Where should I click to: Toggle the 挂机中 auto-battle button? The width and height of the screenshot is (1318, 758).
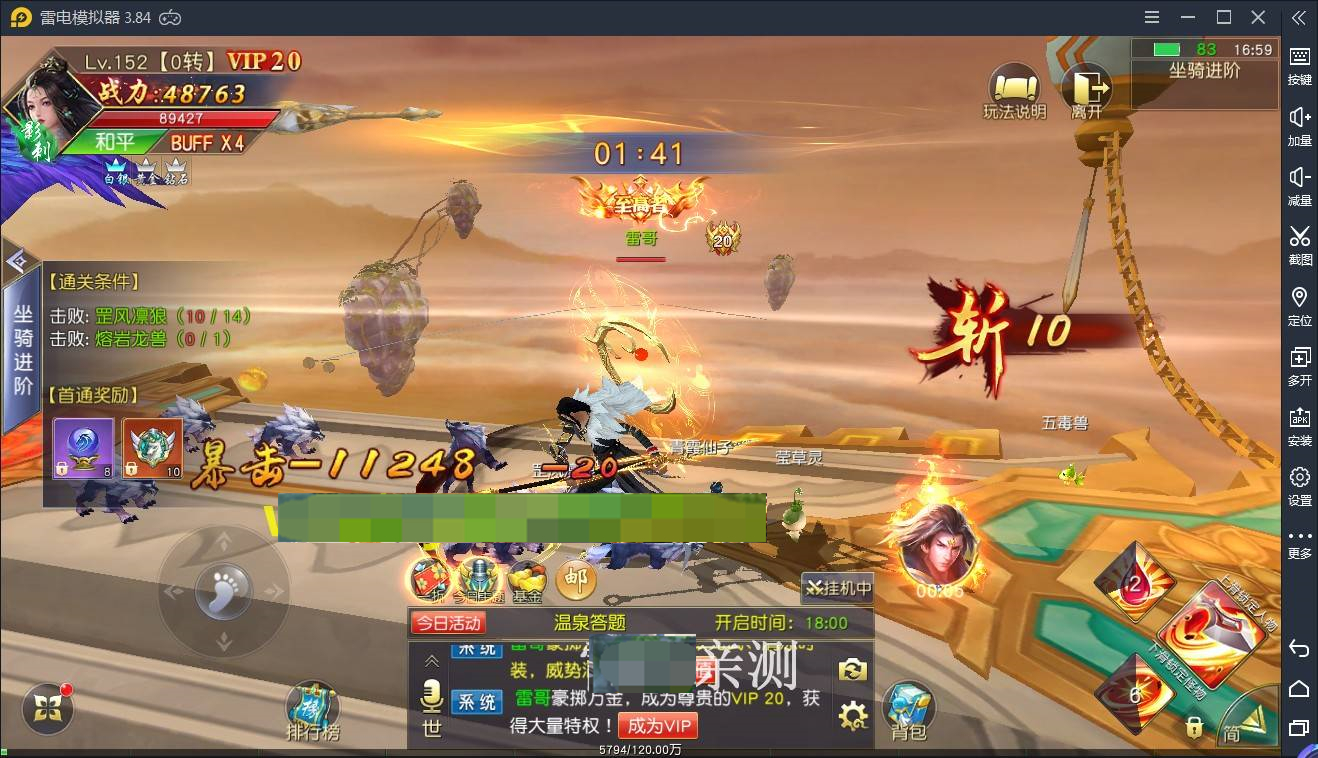tap(839, 588)
